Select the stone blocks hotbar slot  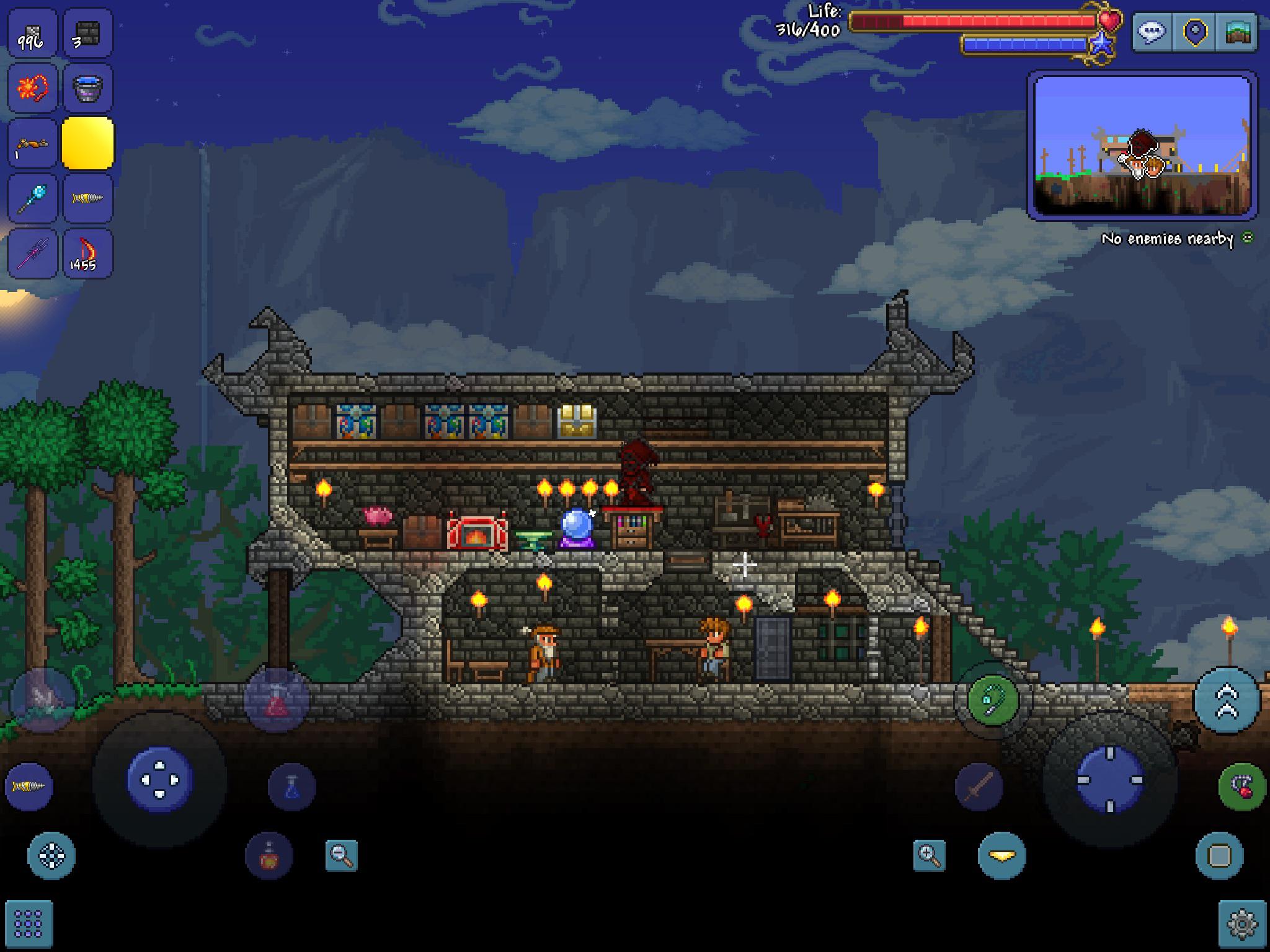(x=88, y=34)
